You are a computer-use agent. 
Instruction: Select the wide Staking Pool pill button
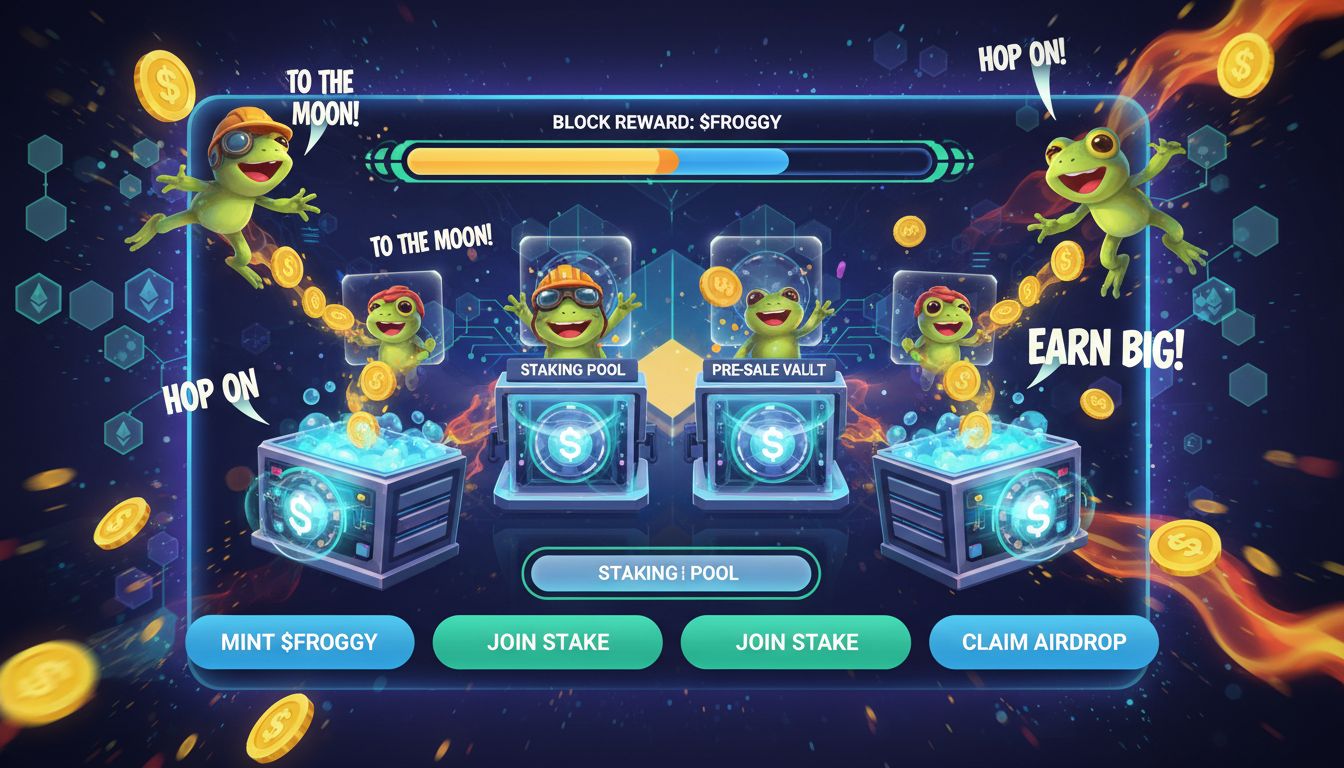pos(669,573)
